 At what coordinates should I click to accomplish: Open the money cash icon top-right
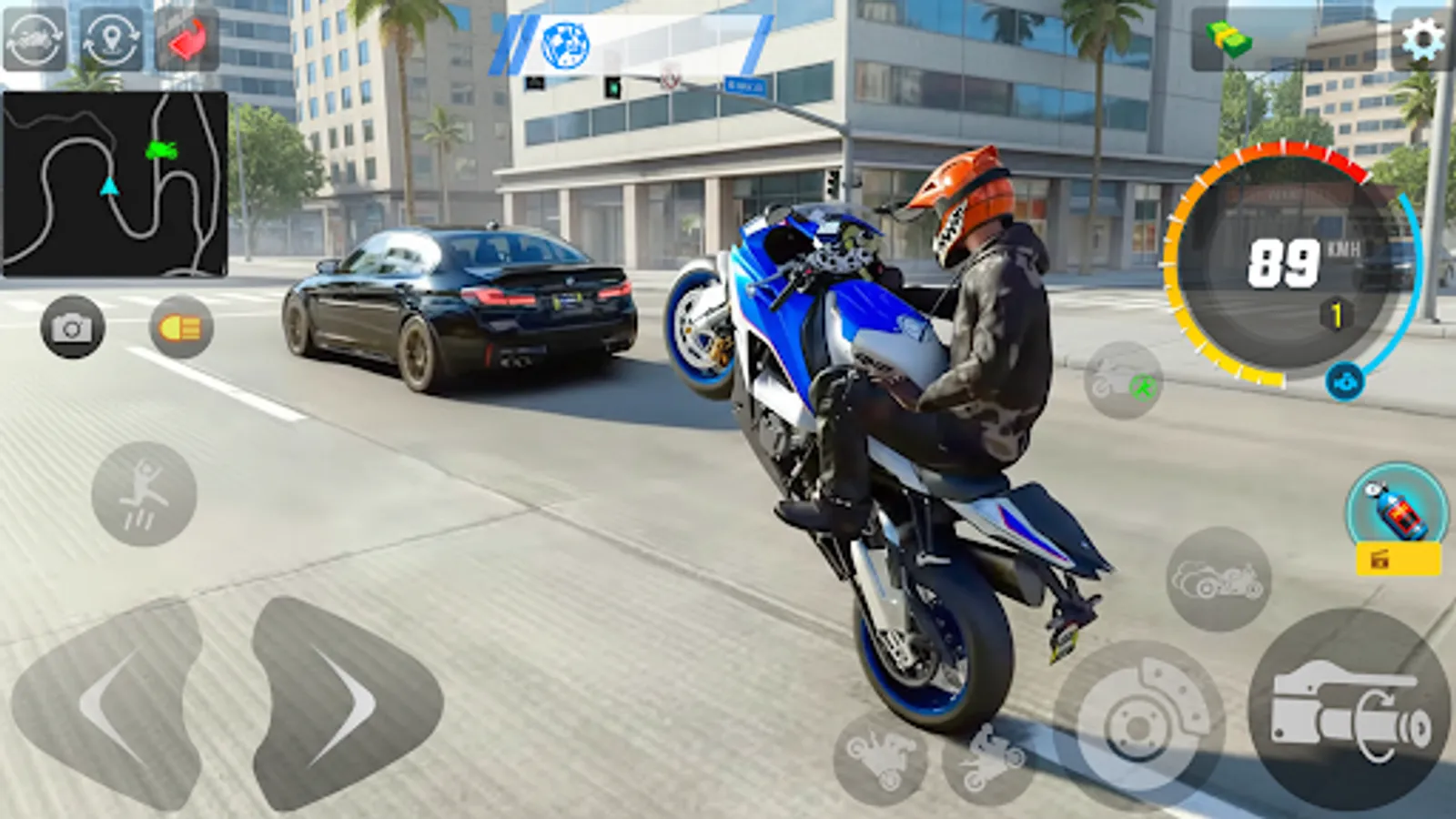pos(1228,38)
